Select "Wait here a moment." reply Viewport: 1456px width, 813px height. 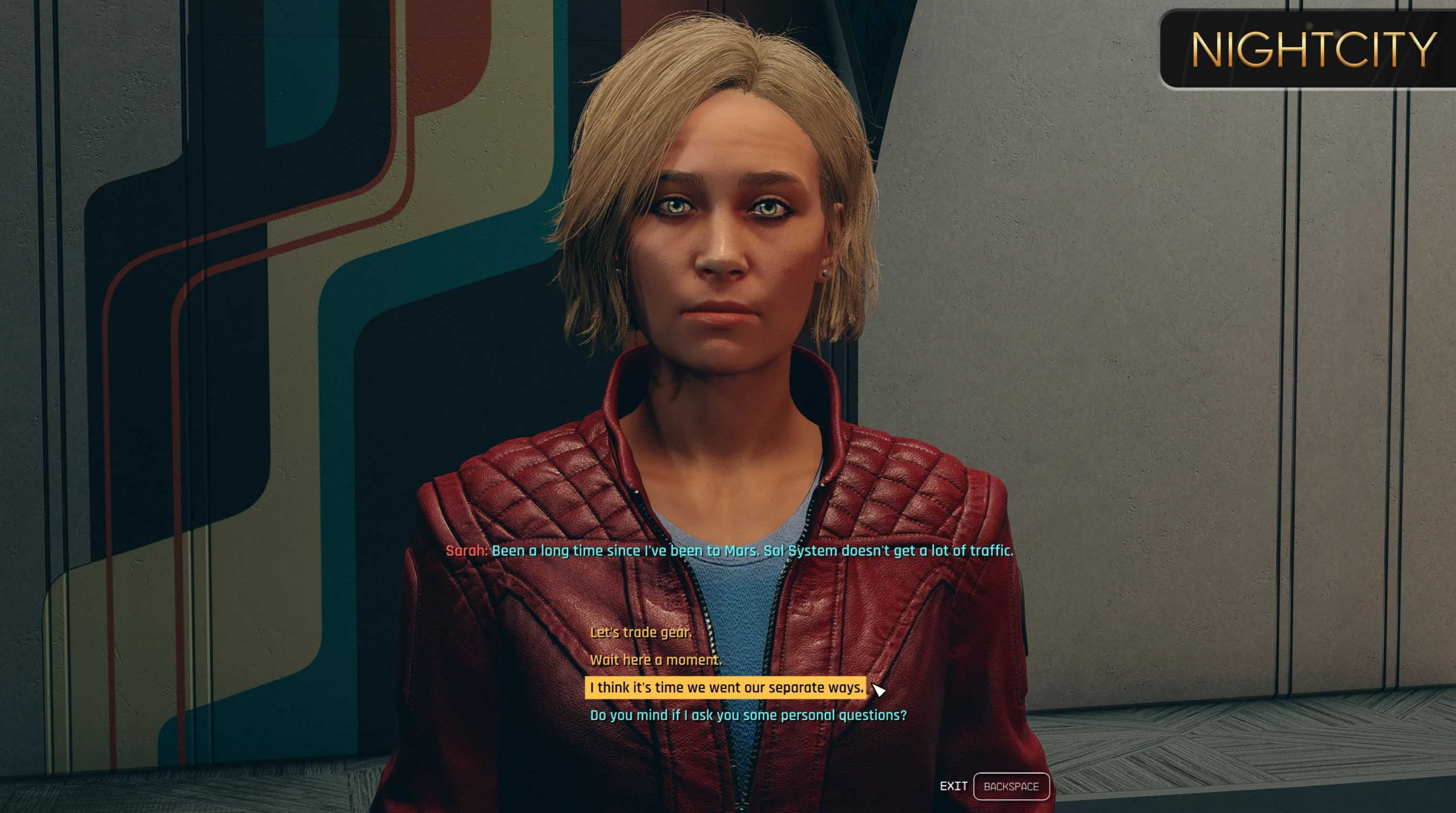coord(656,660)
